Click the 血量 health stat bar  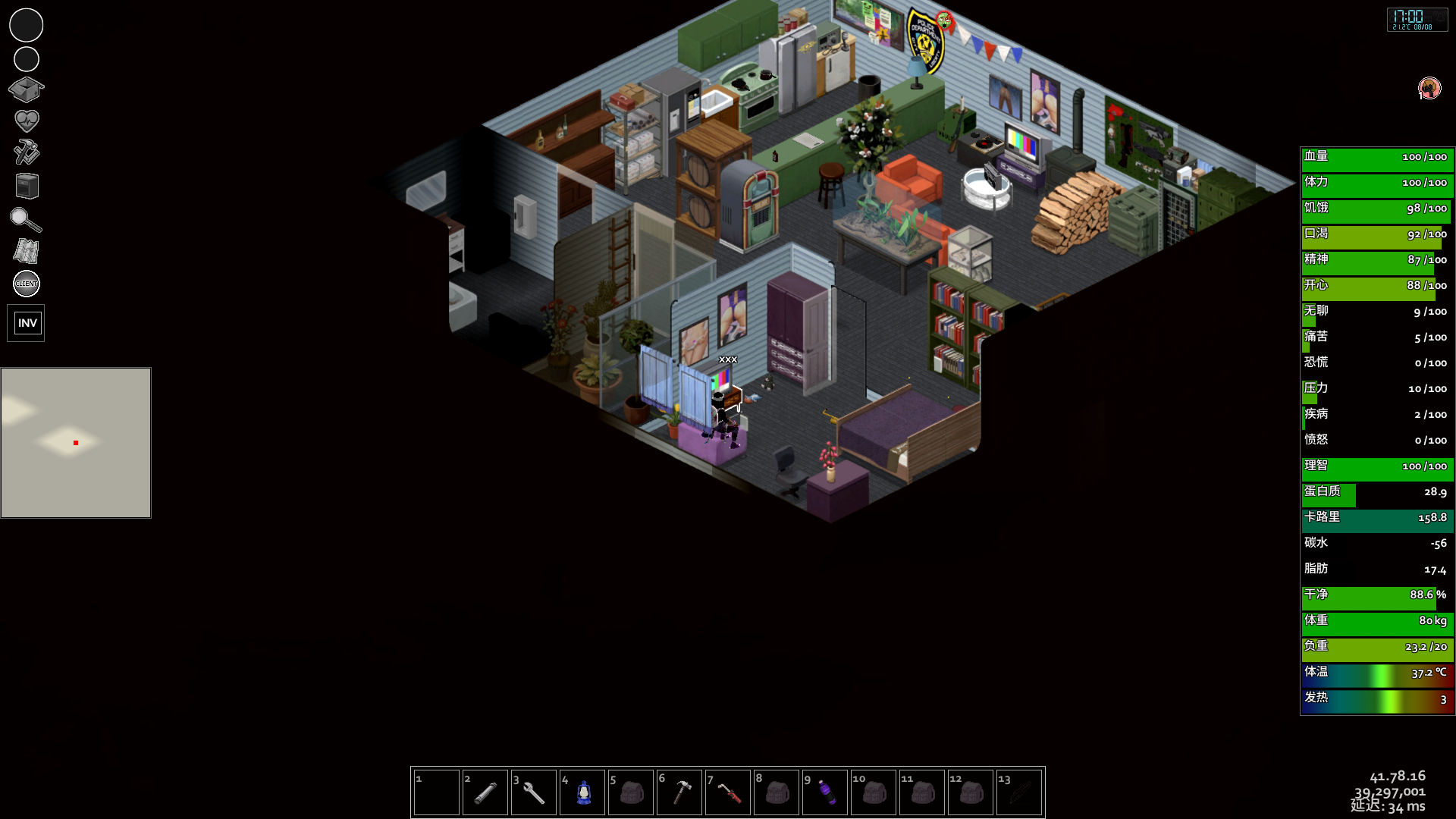click(1377, 158)
